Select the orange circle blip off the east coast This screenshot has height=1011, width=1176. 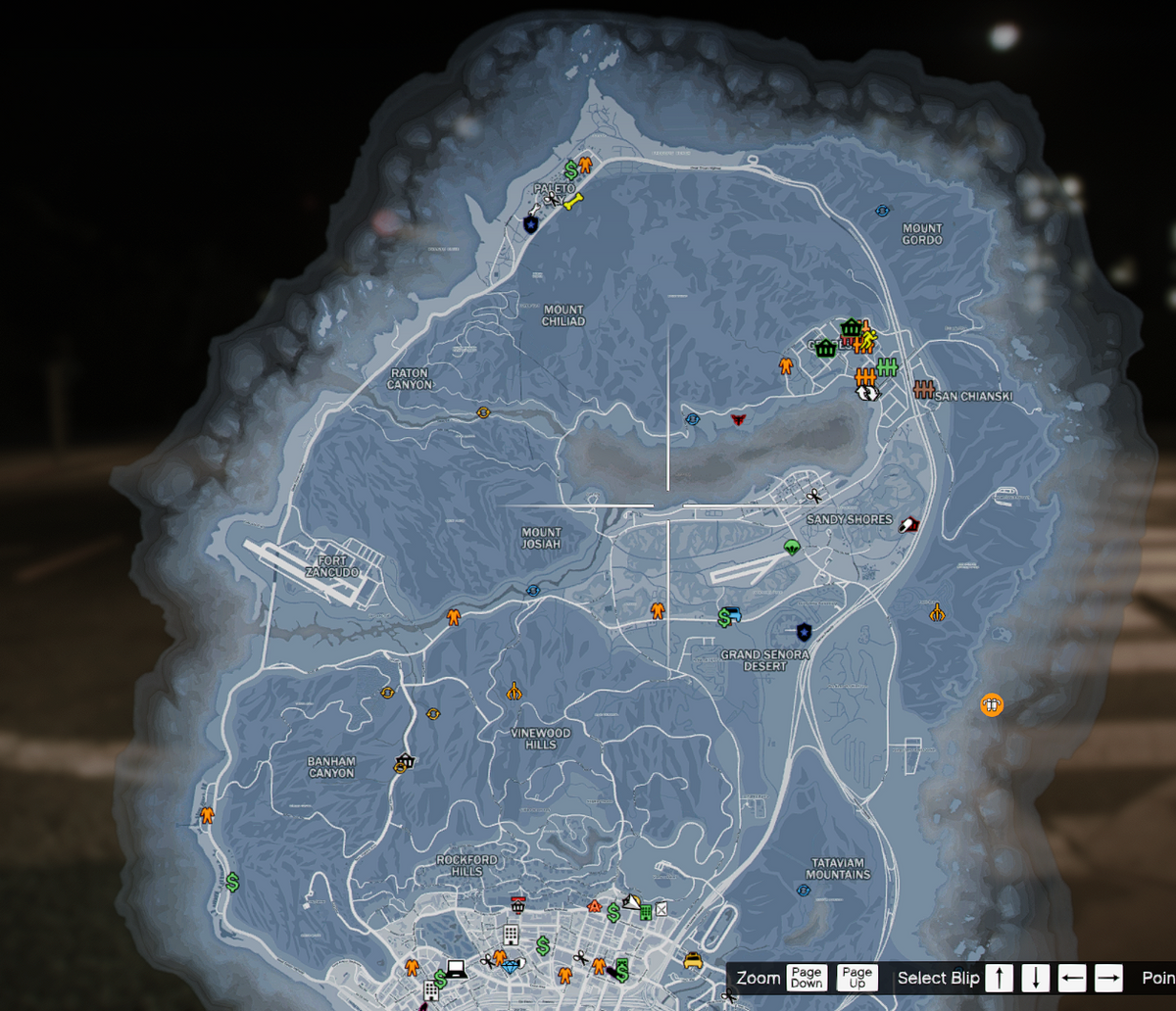992,703
